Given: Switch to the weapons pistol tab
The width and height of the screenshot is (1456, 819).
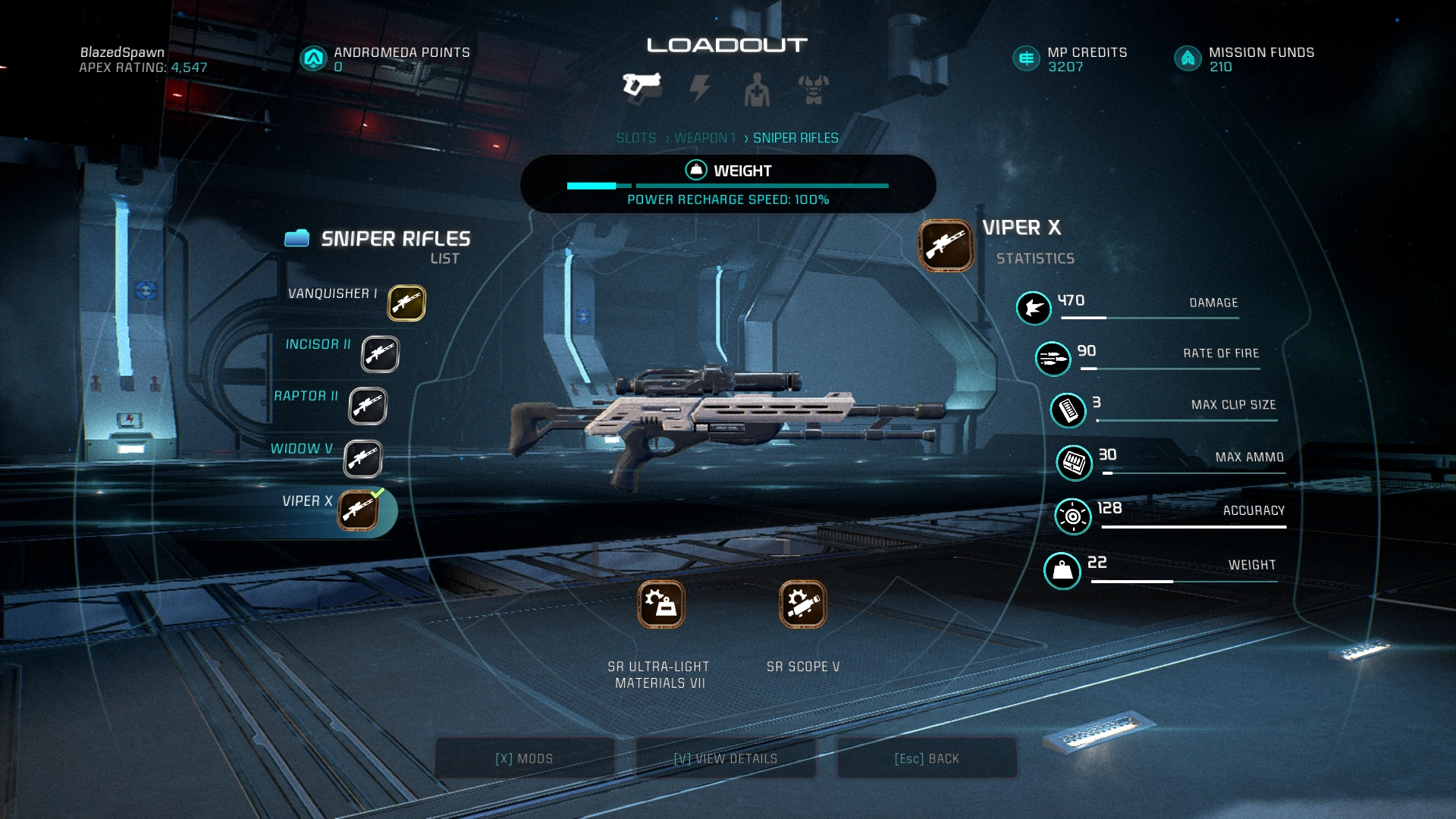Looking at the screenshot, I should (x=642, y=87).
